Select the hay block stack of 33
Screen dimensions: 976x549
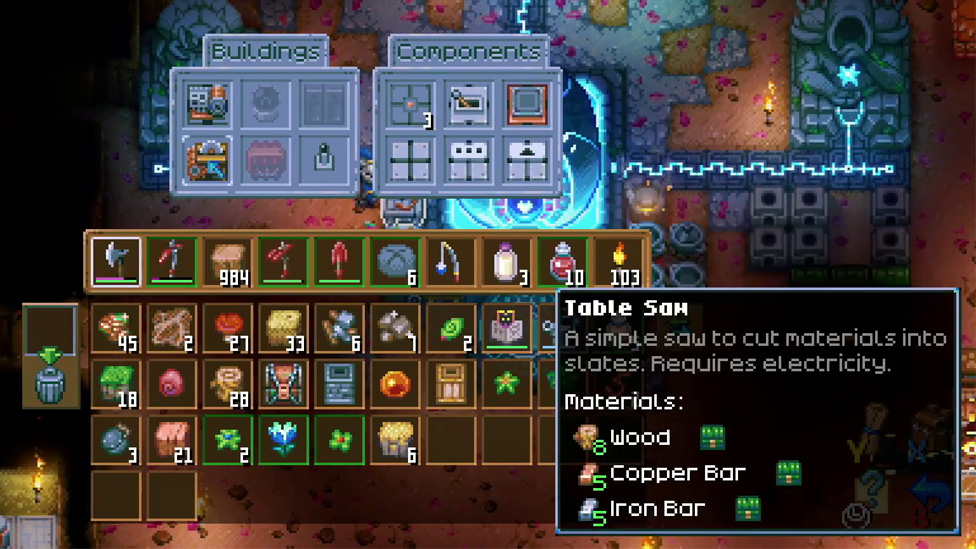pyautogui.click(x=283, y=328)
